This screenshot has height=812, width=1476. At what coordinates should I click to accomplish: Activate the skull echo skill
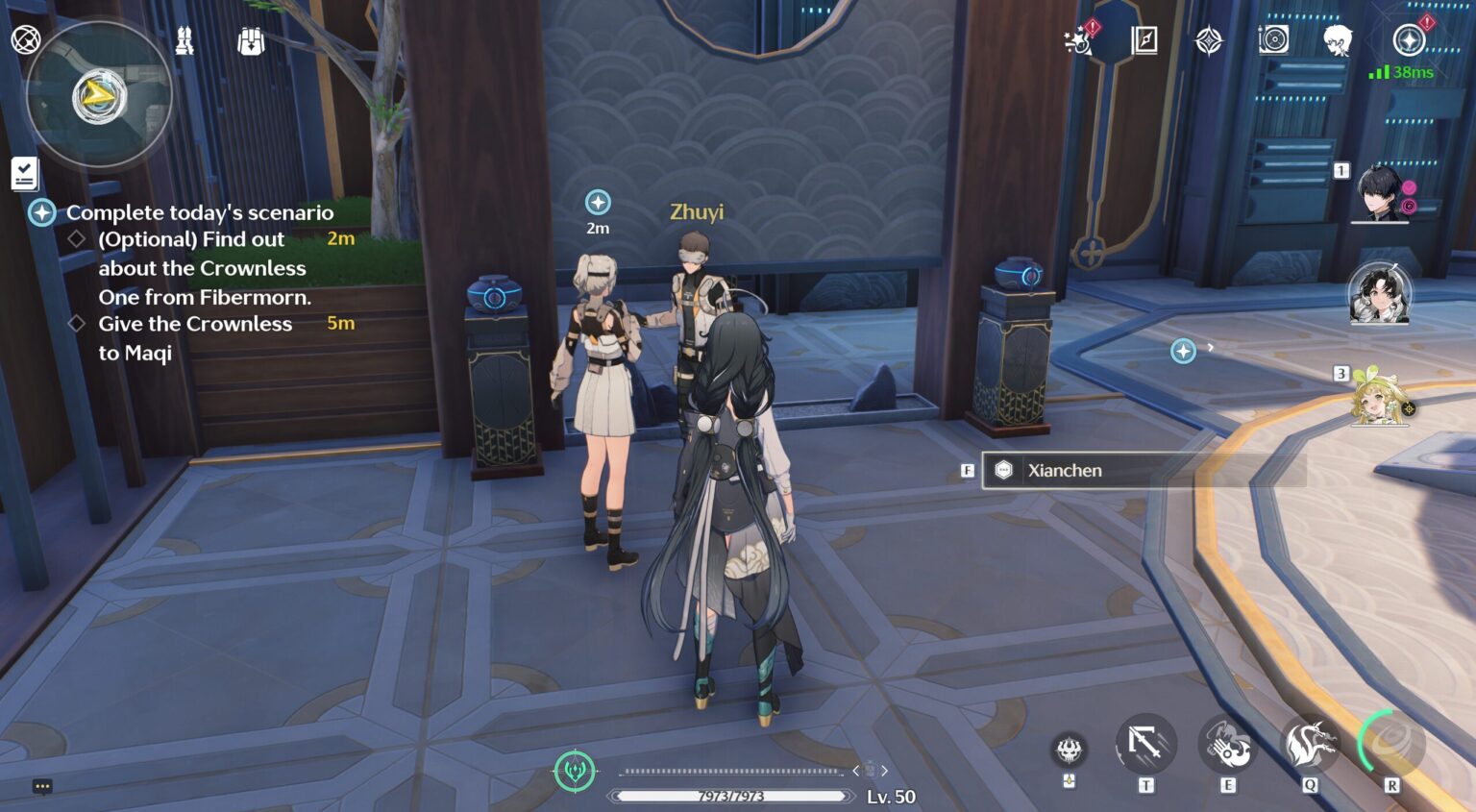coord(1070,750)
